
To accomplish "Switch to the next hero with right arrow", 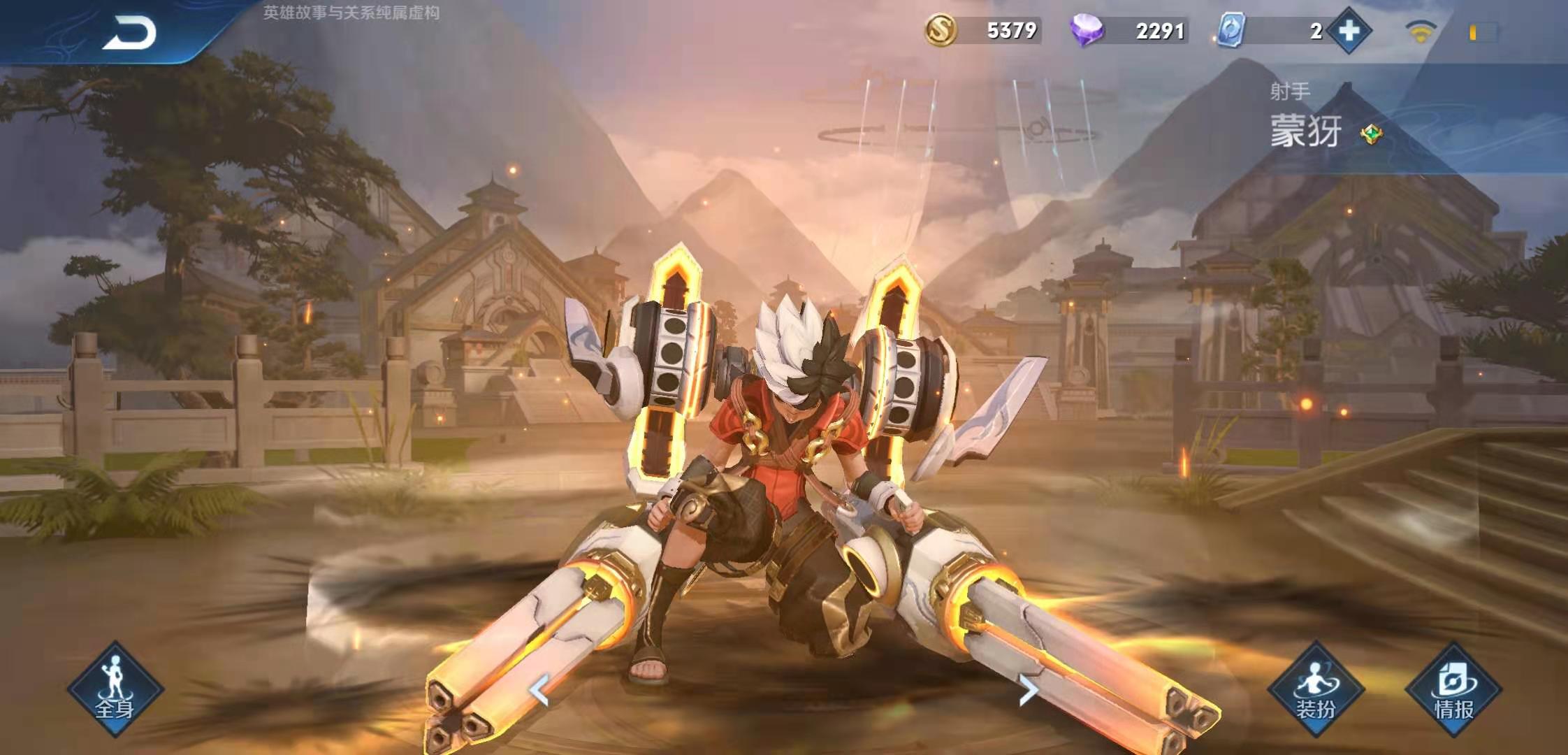I will [x=1028, y=691].
